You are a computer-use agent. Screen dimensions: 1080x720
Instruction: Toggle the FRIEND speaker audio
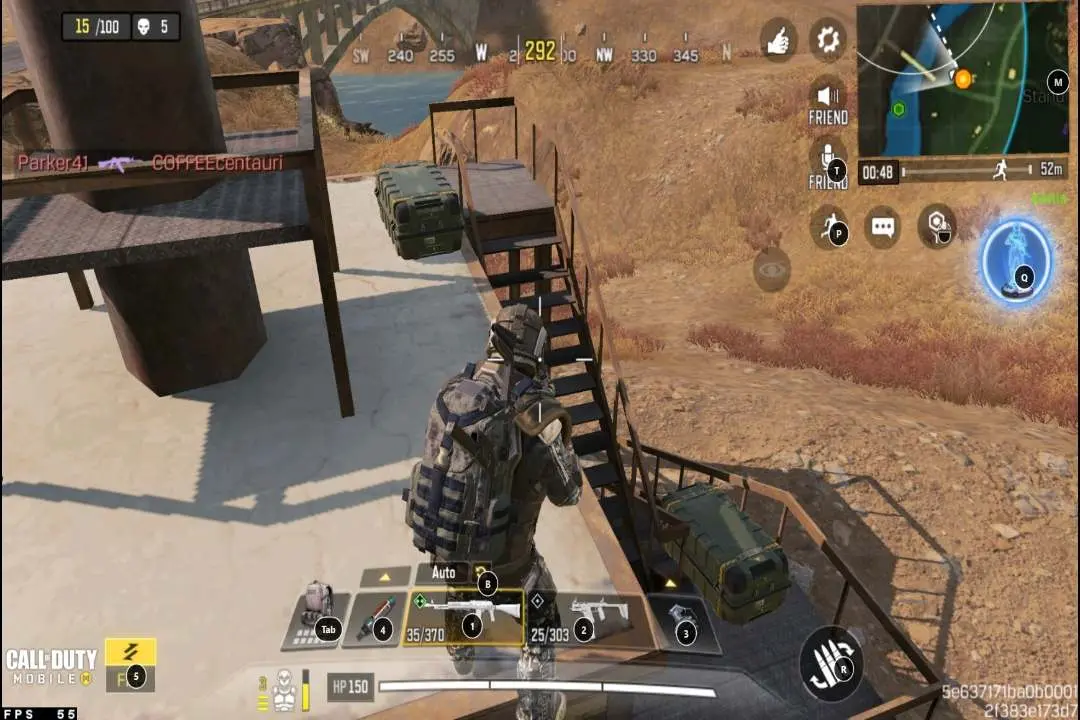click(827, 98)
